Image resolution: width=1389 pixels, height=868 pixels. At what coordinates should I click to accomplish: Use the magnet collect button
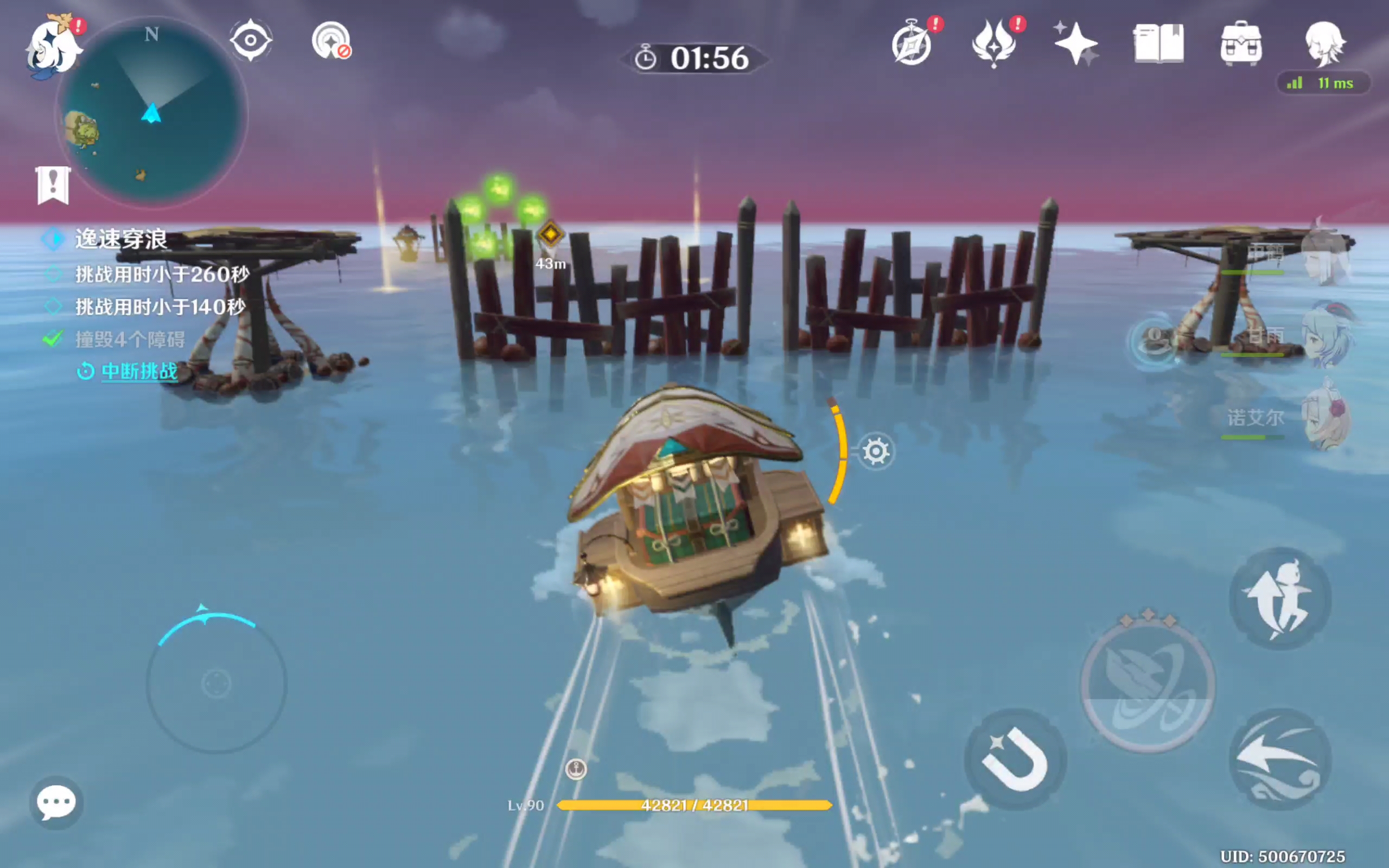point(1015,759)
